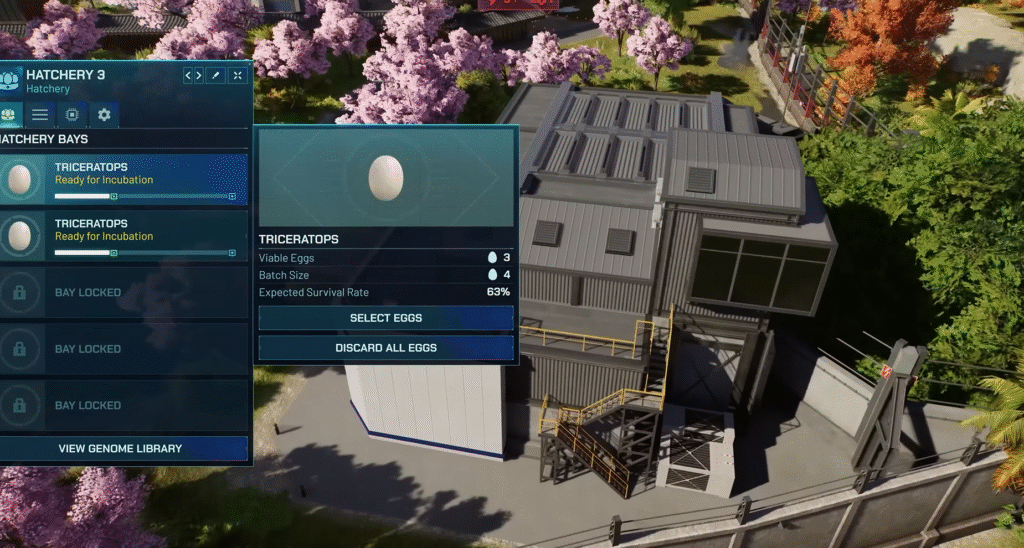Open the View Genome Library button
The image size is (1024, 548).
pyautogui.click(x=121, y=449)
